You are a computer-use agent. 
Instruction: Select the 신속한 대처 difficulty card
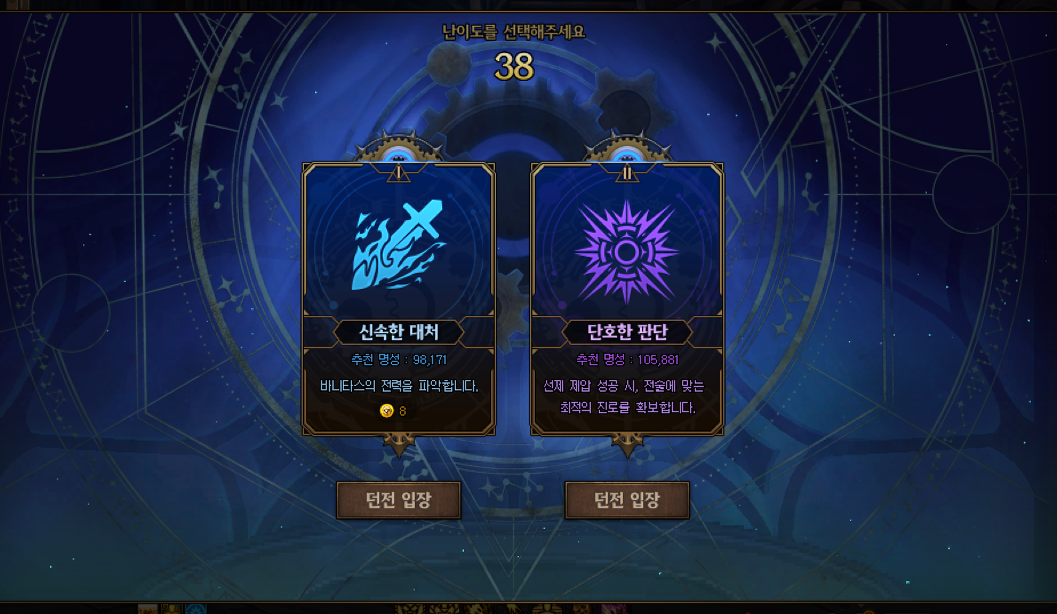coord(399,298)
